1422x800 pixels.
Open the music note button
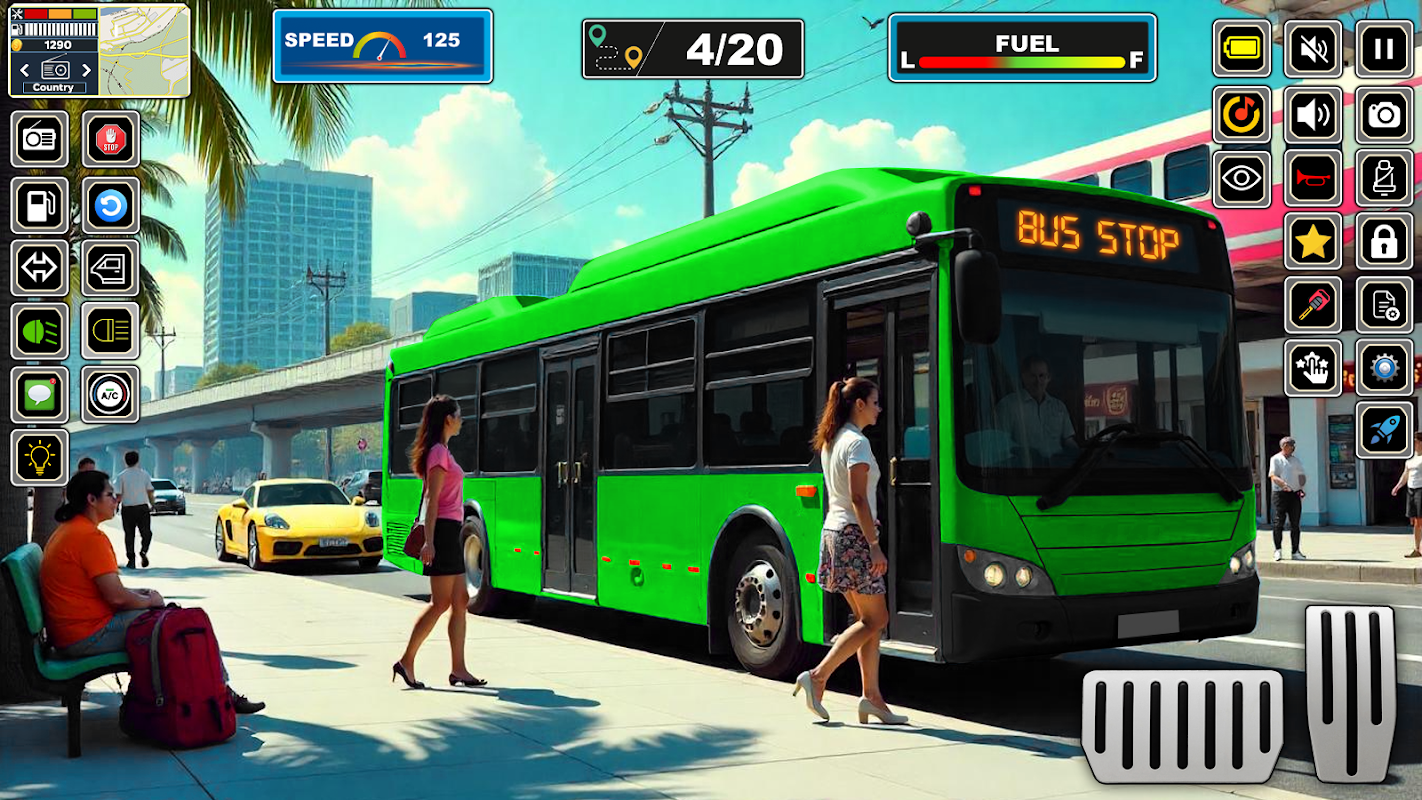[x=1241, y=116]
